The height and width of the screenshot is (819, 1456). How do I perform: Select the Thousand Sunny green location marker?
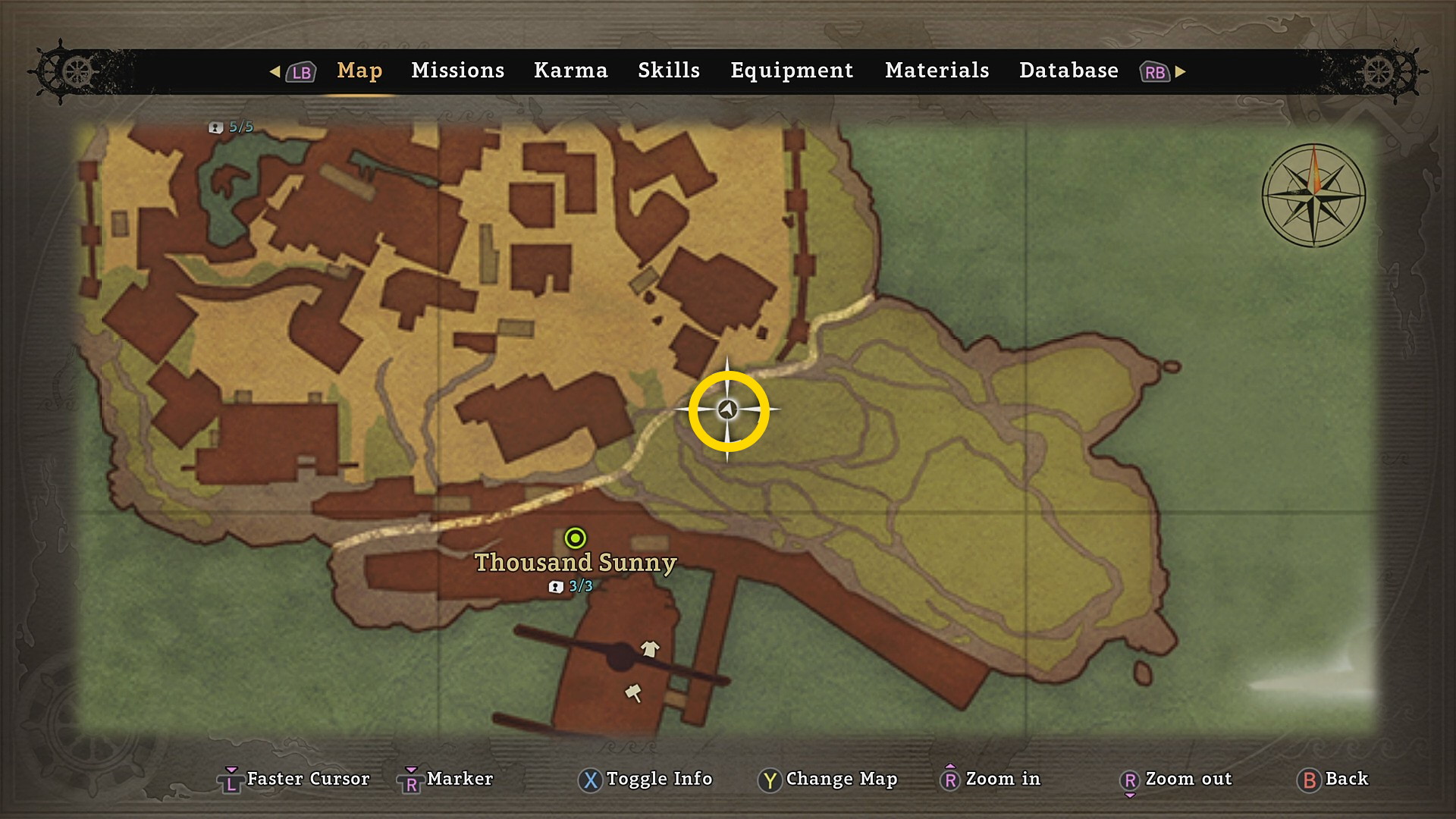coord(576,538)
